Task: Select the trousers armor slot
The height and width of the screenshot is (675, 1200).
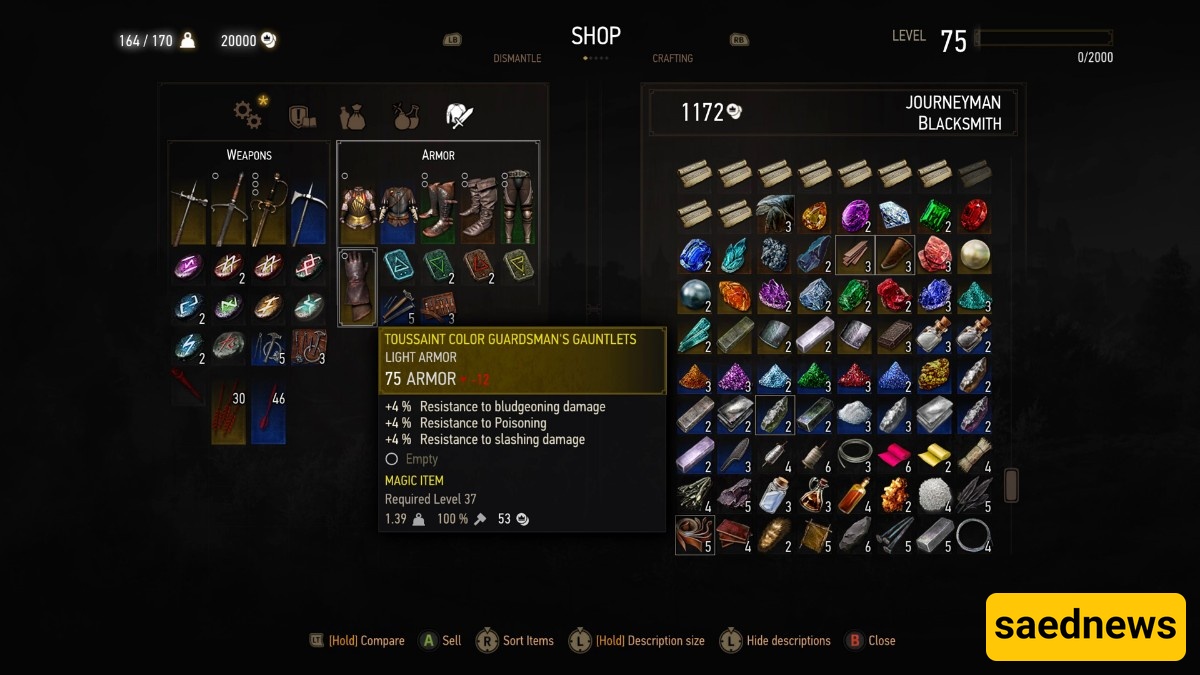Action: [x=518, y=209]
